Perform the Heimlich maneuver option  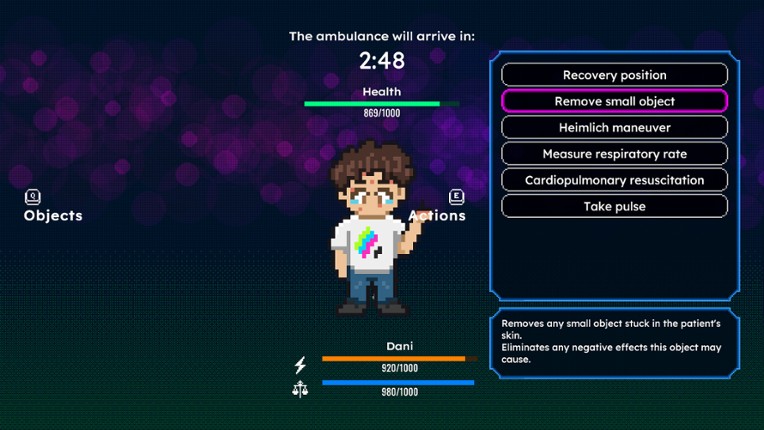614,128
